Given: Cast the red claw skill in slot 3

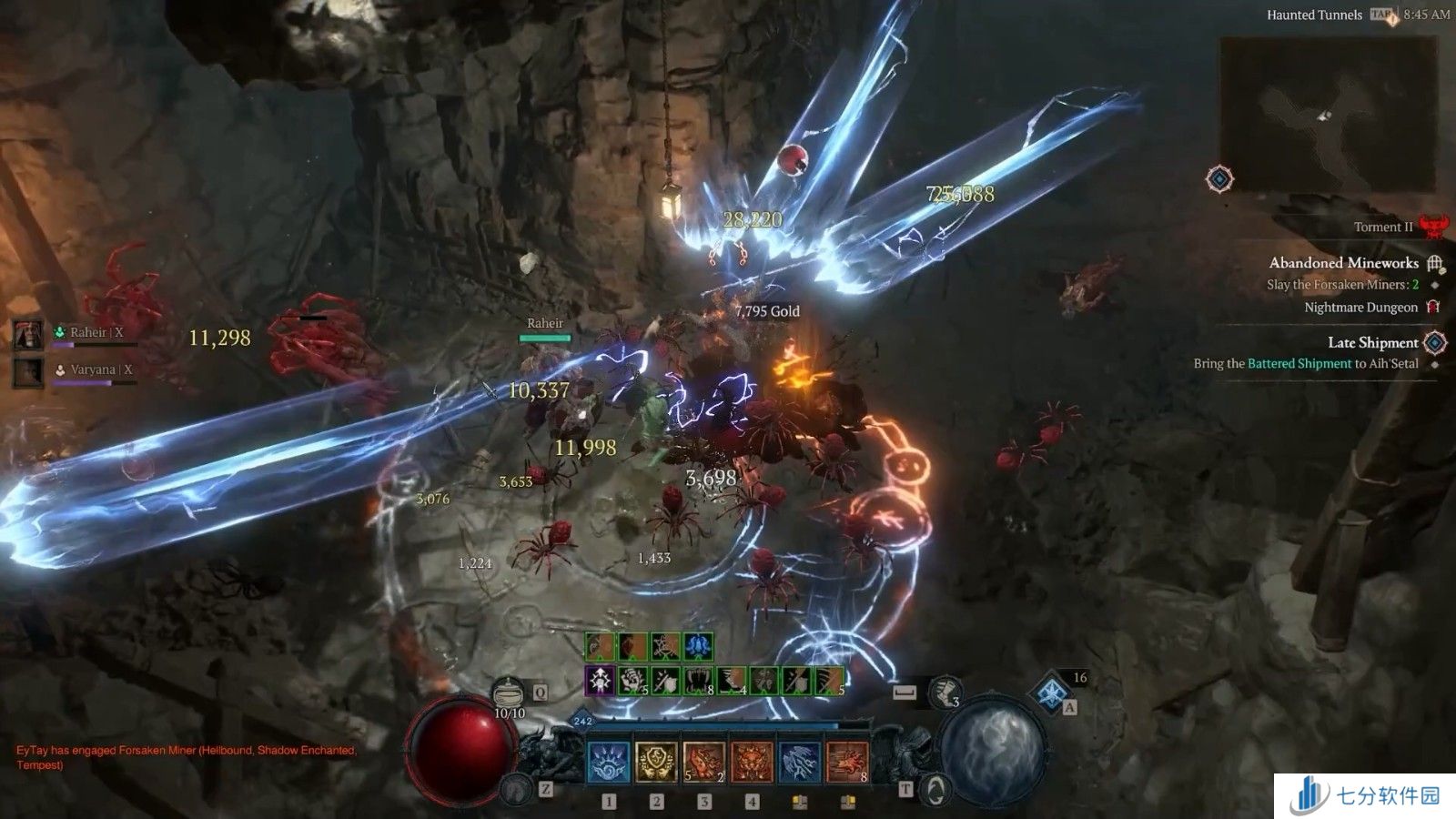Looking at the screenshot, I should click(x=703, y=762).
